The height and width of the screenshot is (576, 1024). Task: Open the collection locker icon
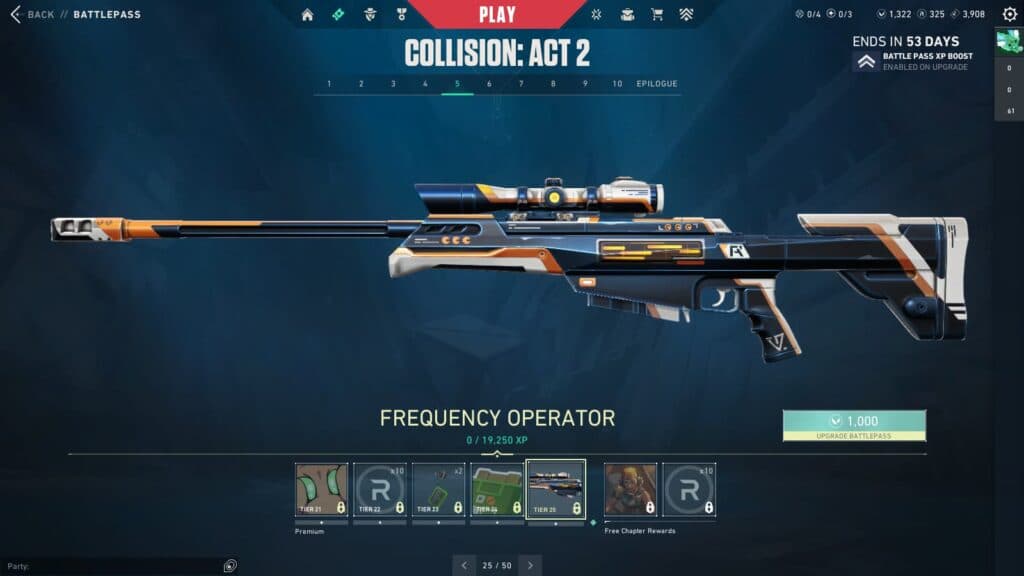(627, 15)
